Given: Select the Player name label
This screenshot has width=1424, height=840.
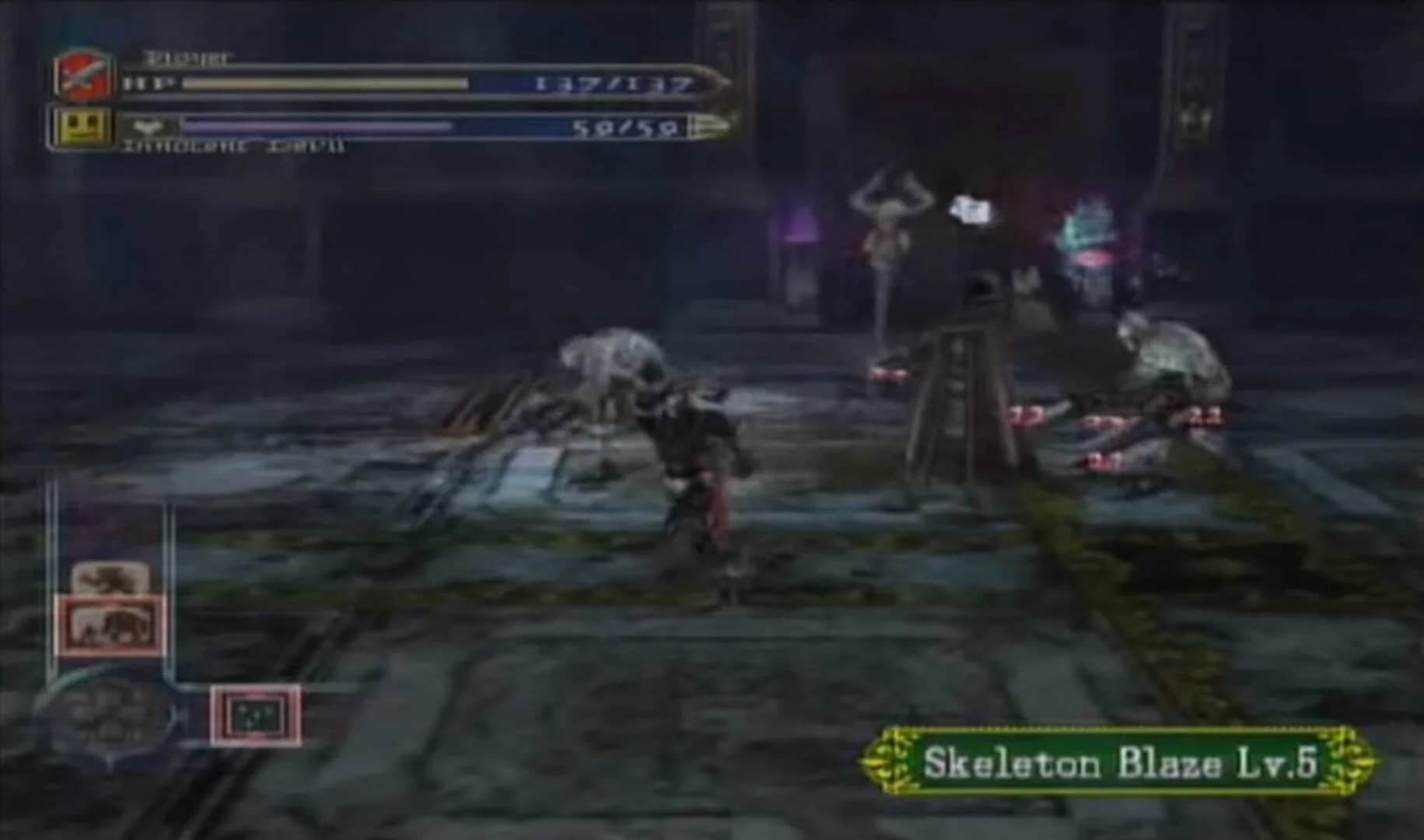Looking at the screenshot, I should [x=185, y=56].
